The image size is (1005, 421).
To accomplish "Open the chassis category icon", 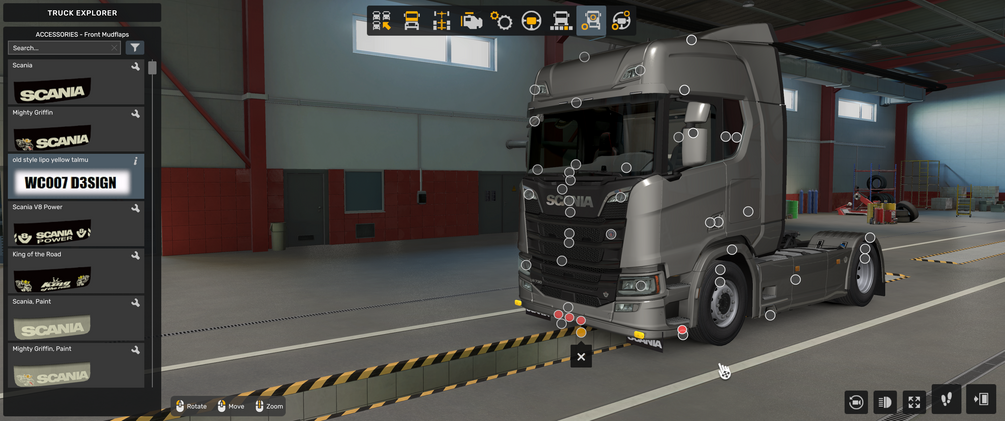I will coord(441,21).
